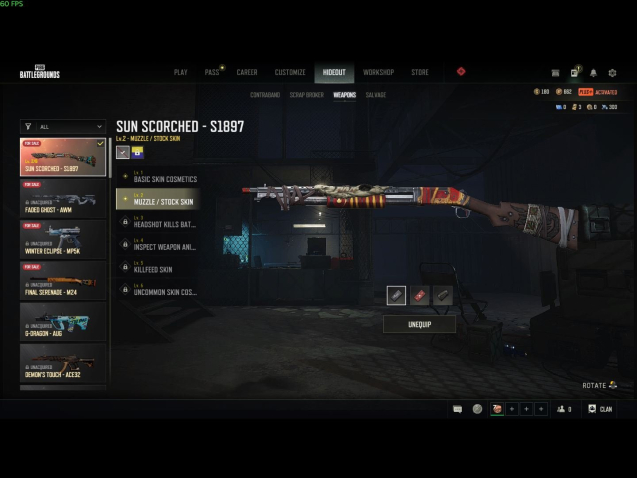
Task: Open the WORKSHOP tab
Action: pos(378,72)
